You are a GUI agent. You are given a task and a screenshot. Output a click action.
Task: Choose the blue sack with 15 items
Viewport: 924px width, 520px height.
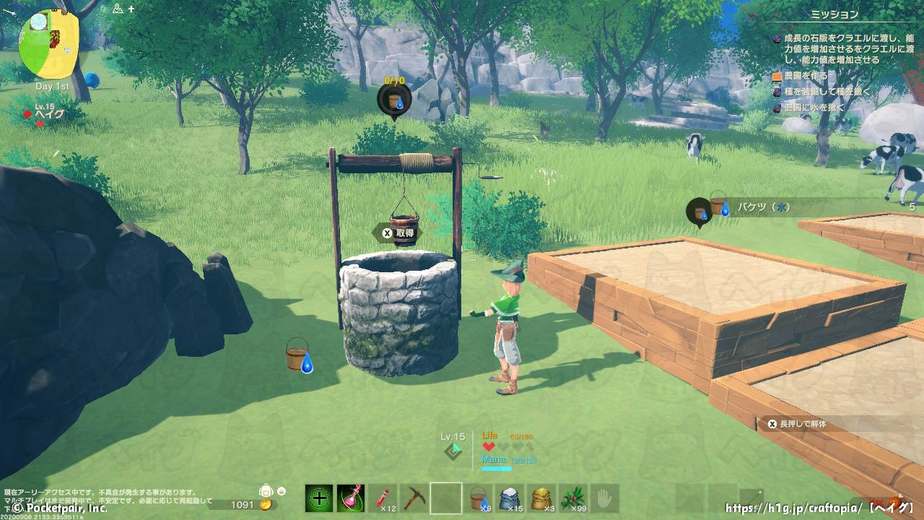pos(510,498)
